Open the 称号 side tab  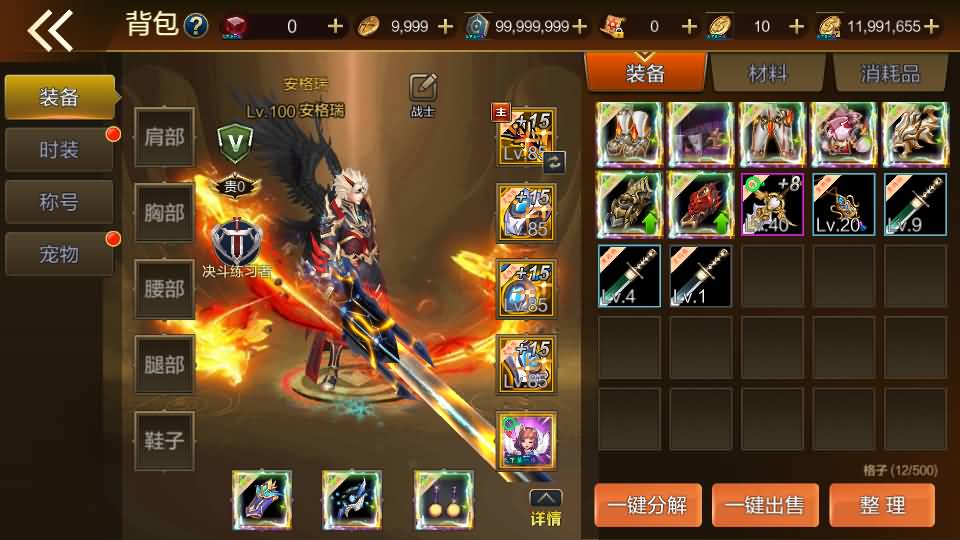(60, 202)
